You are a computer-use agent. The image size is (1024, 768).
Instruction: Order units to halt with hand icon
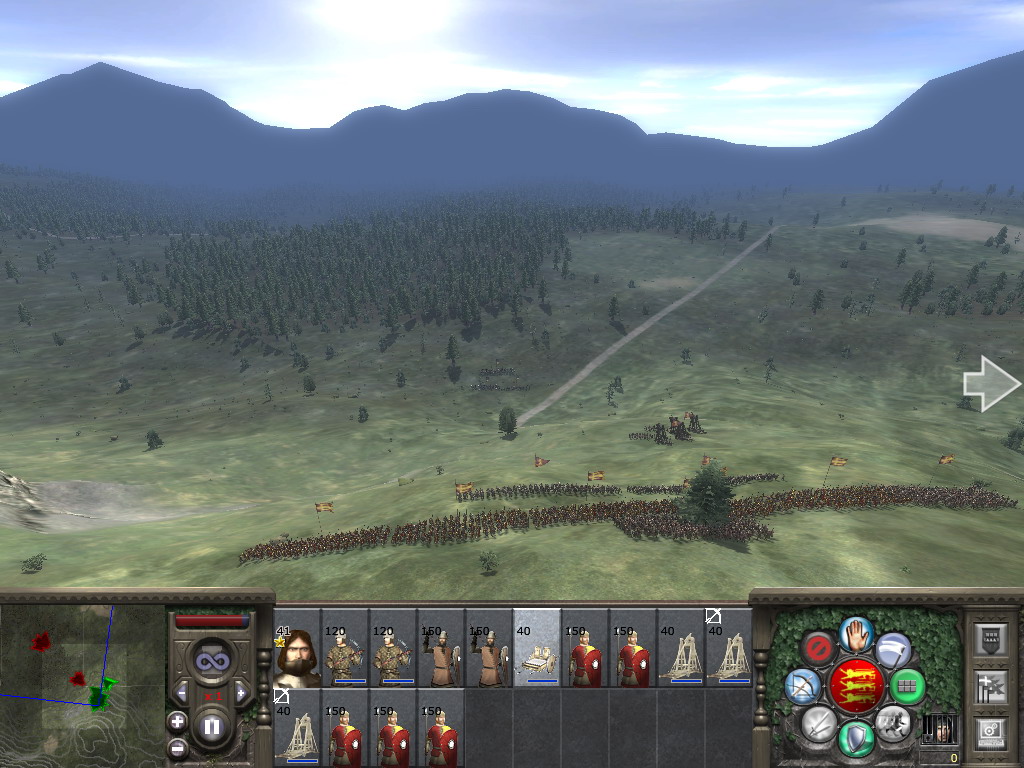(x=856, y=633)
